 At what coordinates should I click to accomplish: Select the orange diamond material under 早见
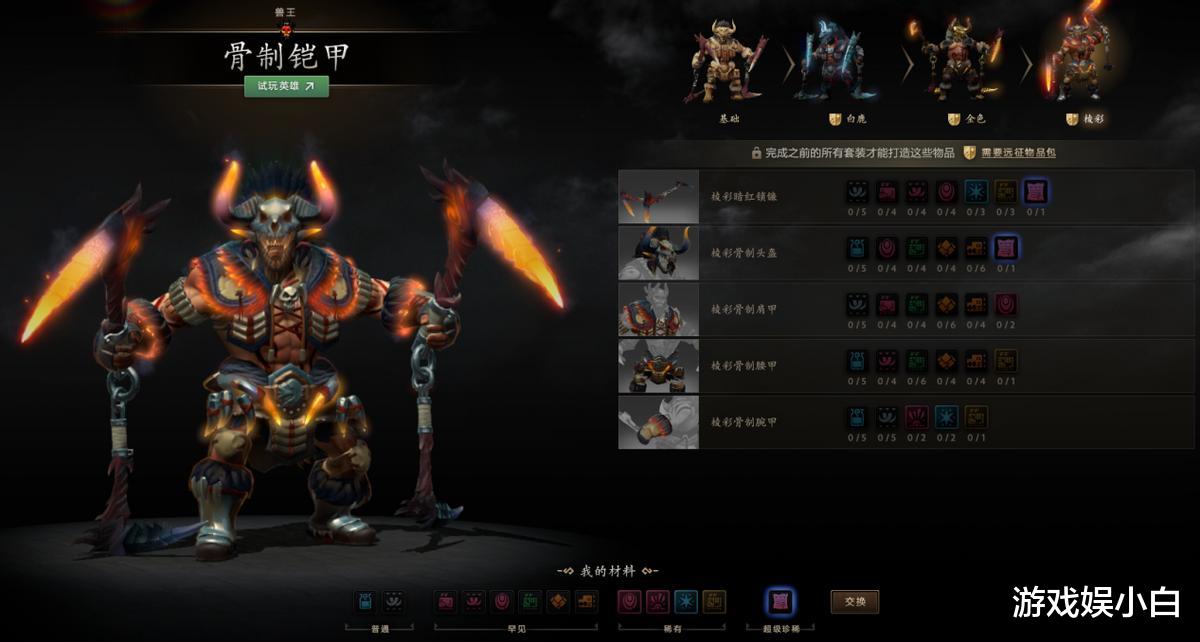pos(559,601)
